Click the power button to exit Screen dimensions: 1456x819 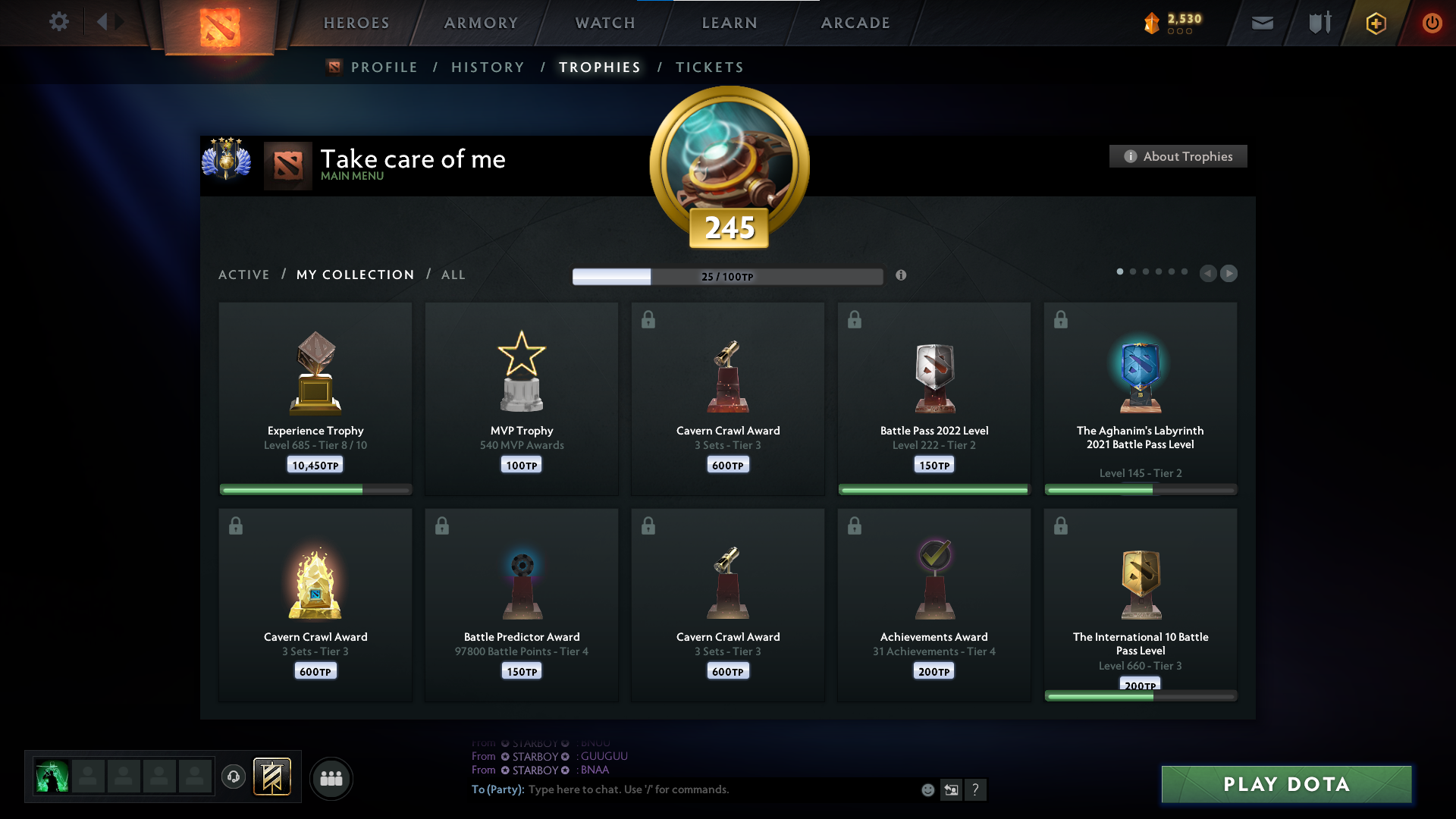tap(1432, 23)
